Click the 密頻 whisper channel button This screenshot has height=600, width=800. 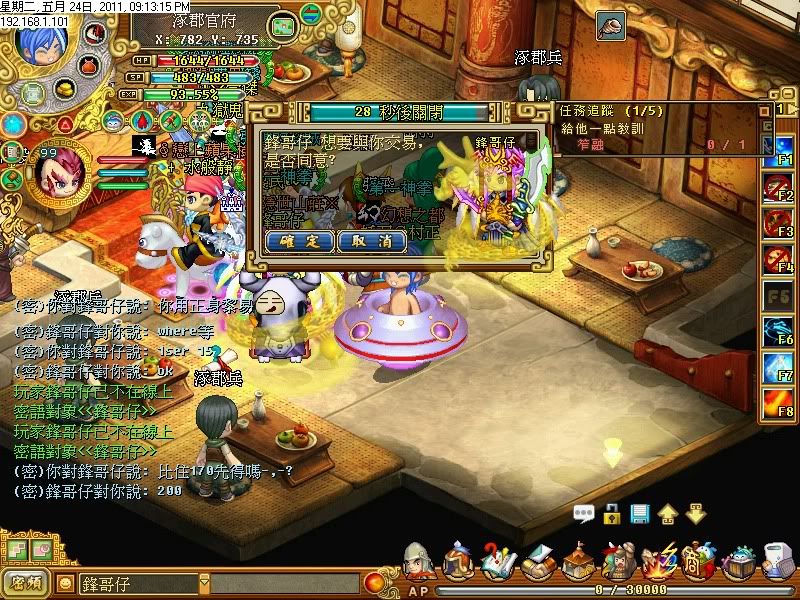click(25, 582)
